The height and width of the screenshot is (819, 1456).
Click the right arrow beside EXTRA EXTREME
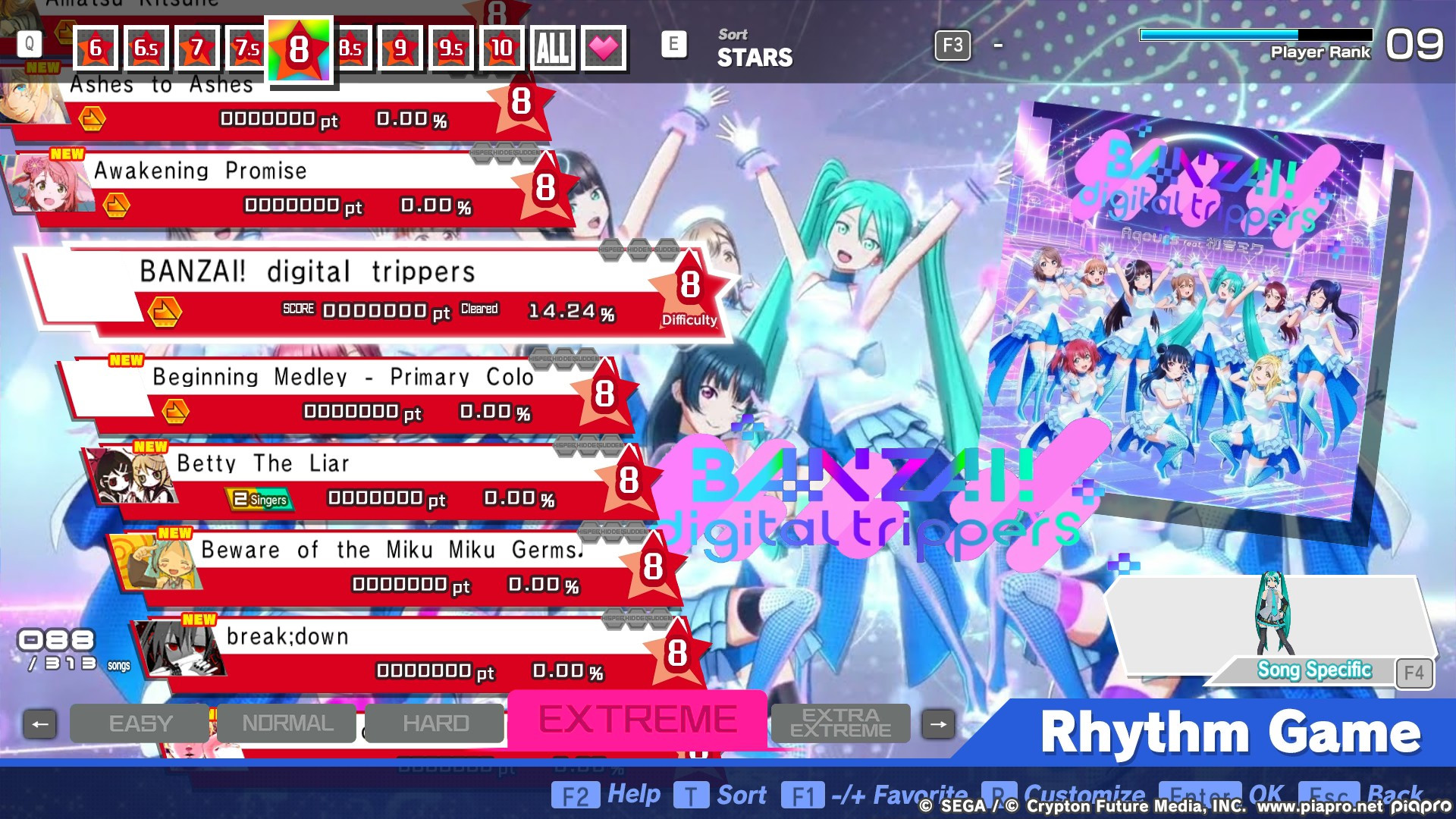pyautogui.click(x=940, y=723)
